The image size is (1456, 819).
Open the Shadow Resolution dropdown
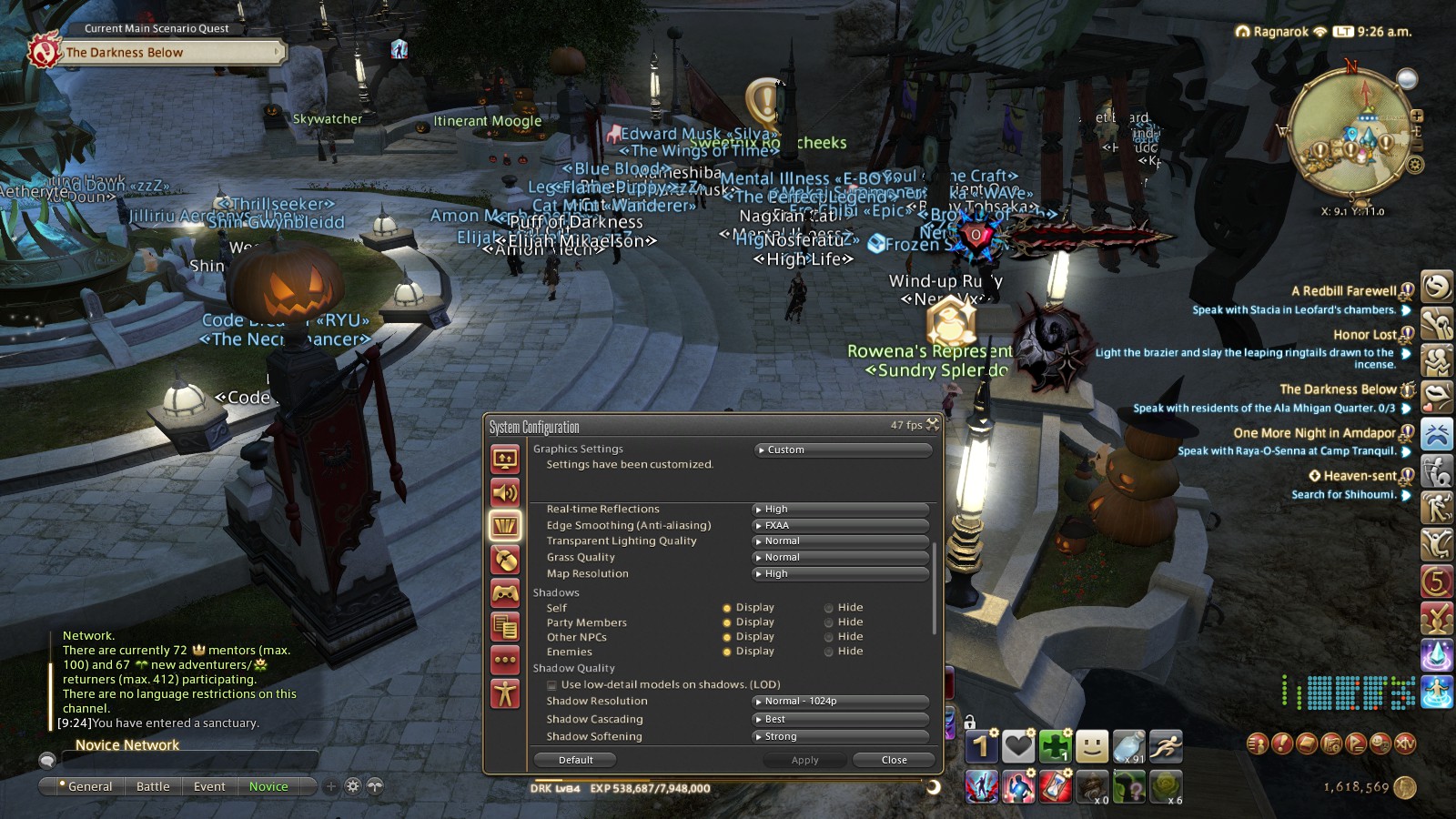pyautogui.click(x=841, y=701)
